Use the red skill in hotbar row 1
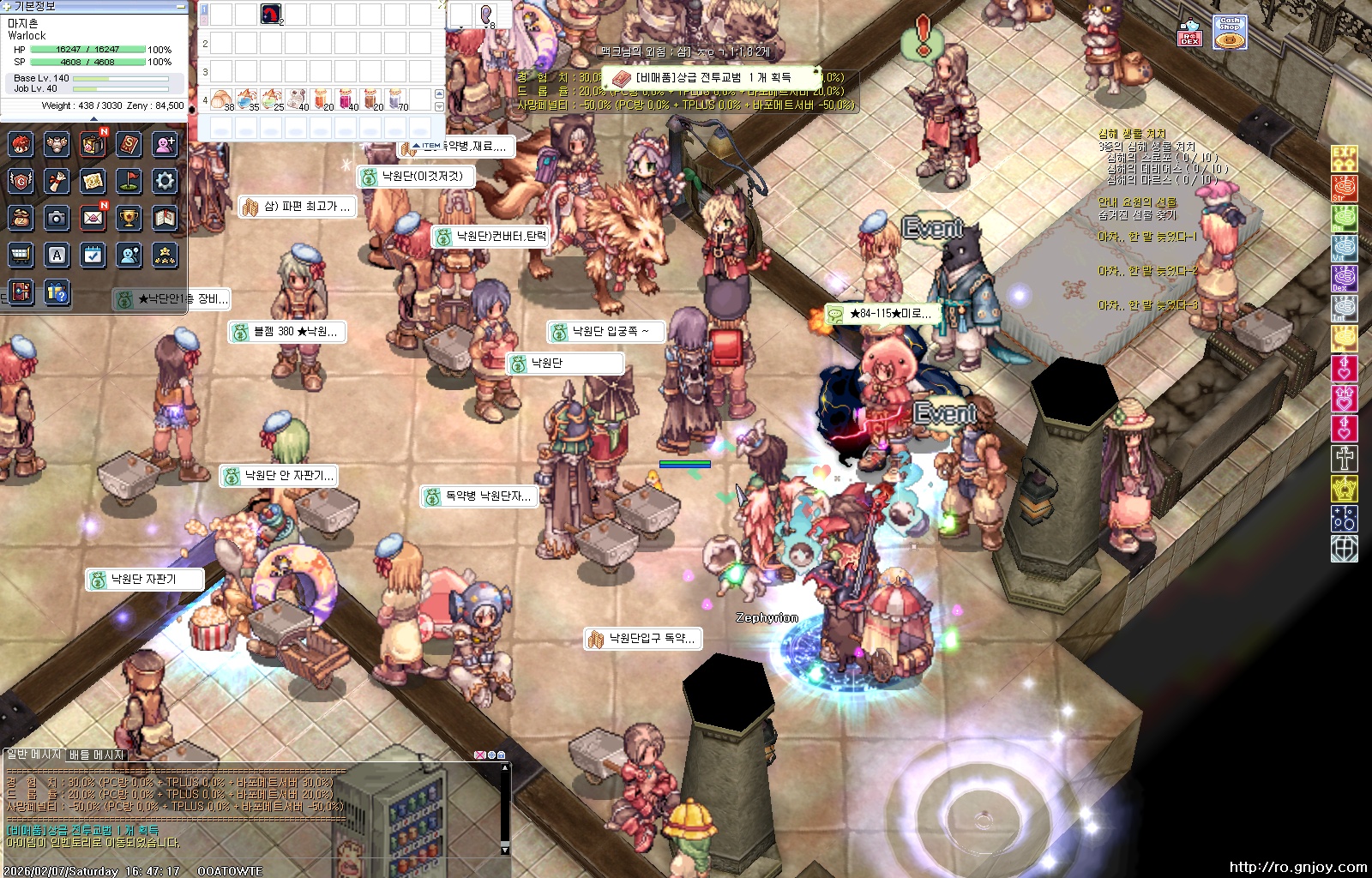 (x=272, y=14)
